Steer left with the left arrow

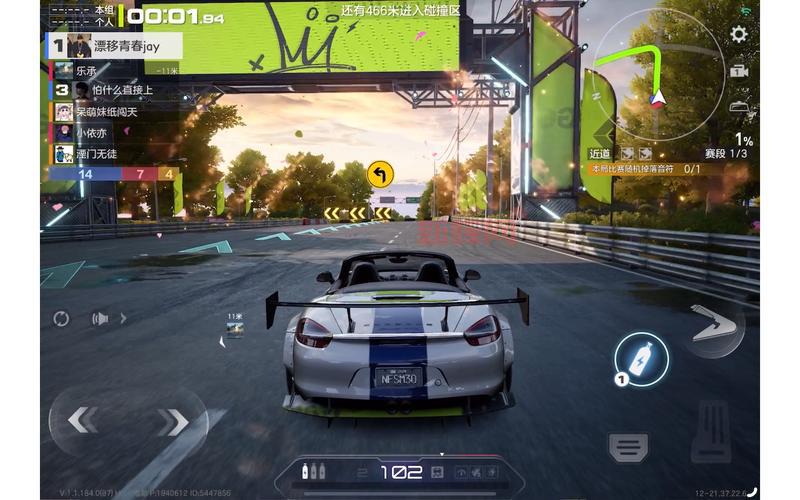click(82, 421)
